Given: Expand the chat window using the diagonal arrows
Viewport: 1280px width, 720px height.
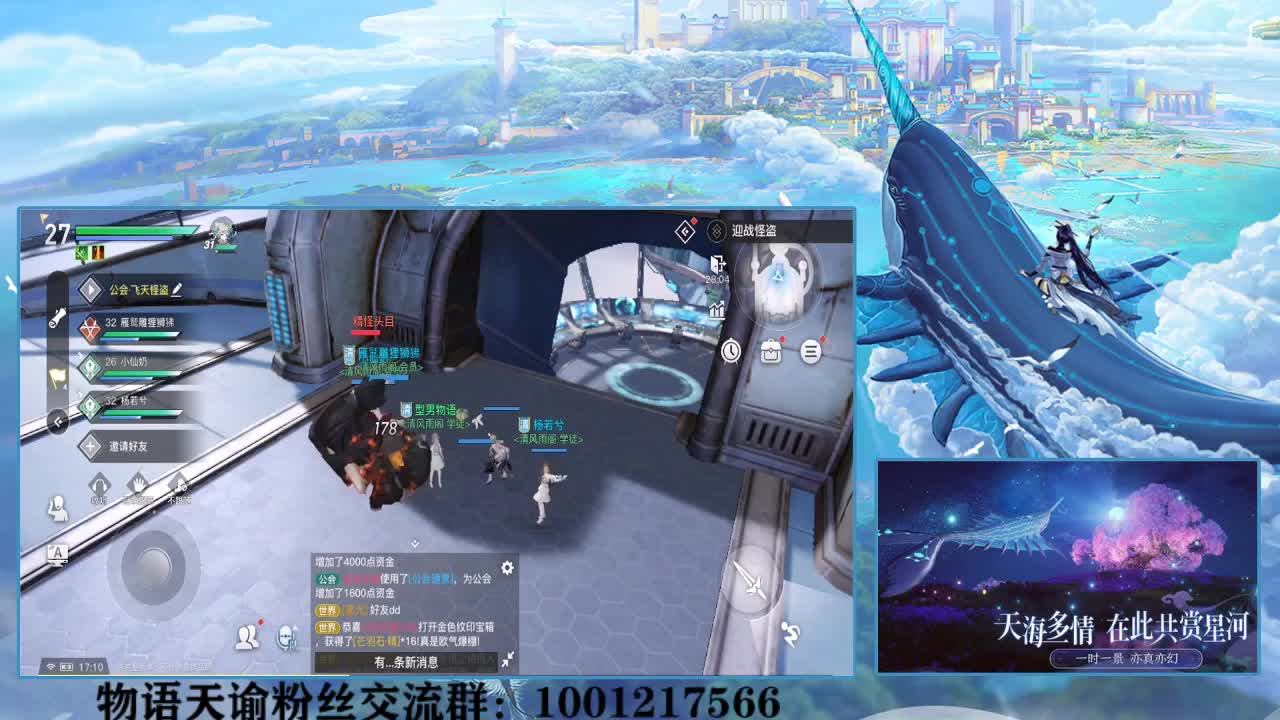Looking at the screenshot, I should tap(509, 657).
